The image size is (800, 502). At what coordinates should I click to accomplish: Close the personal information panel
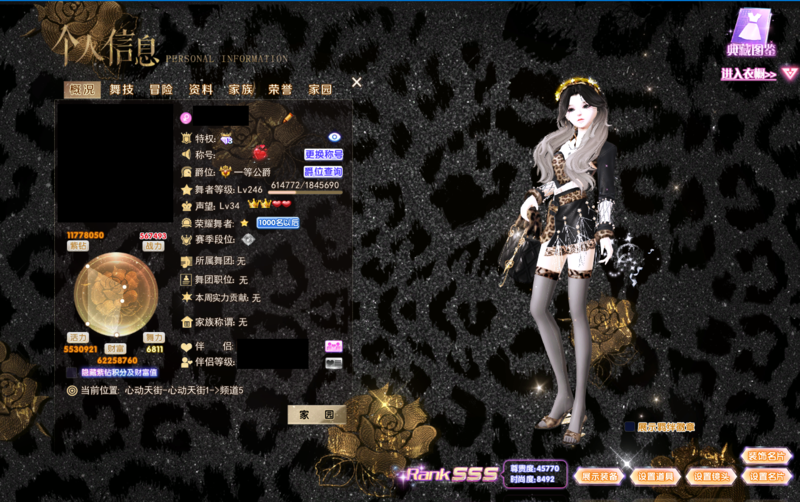(357, 83)
